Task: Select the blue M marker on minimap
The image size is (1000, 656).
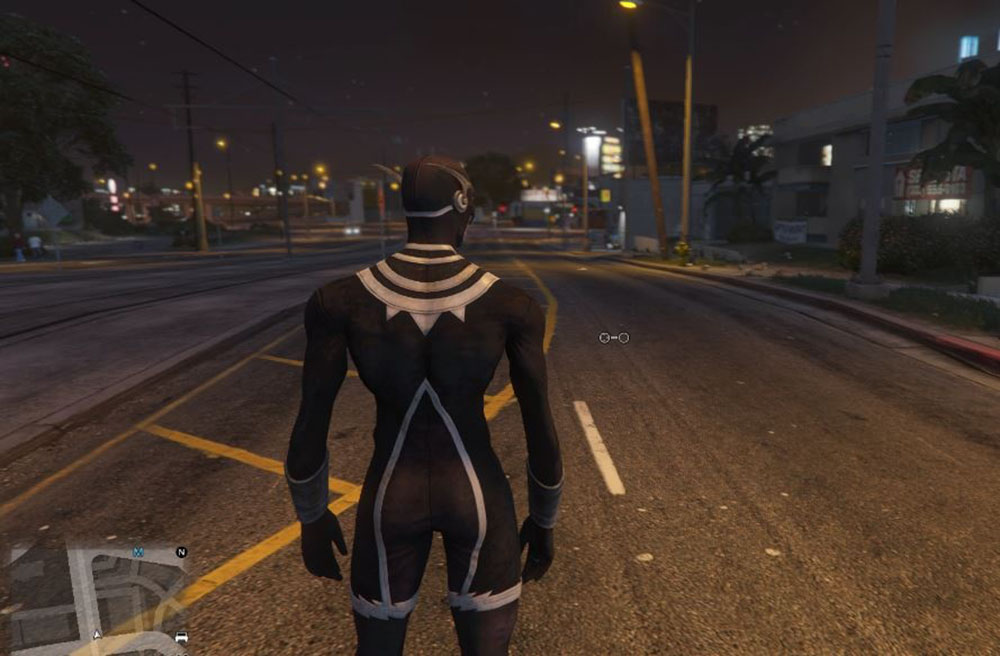Action: (x=138, y=551)
